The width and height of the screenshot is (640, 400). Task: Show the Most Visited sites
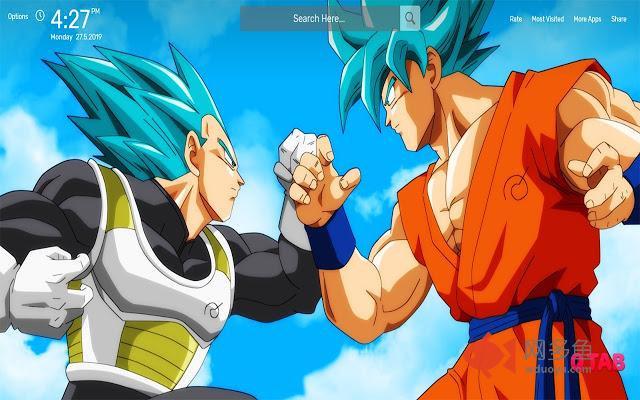pyautogui.click(x=548, y=19)
